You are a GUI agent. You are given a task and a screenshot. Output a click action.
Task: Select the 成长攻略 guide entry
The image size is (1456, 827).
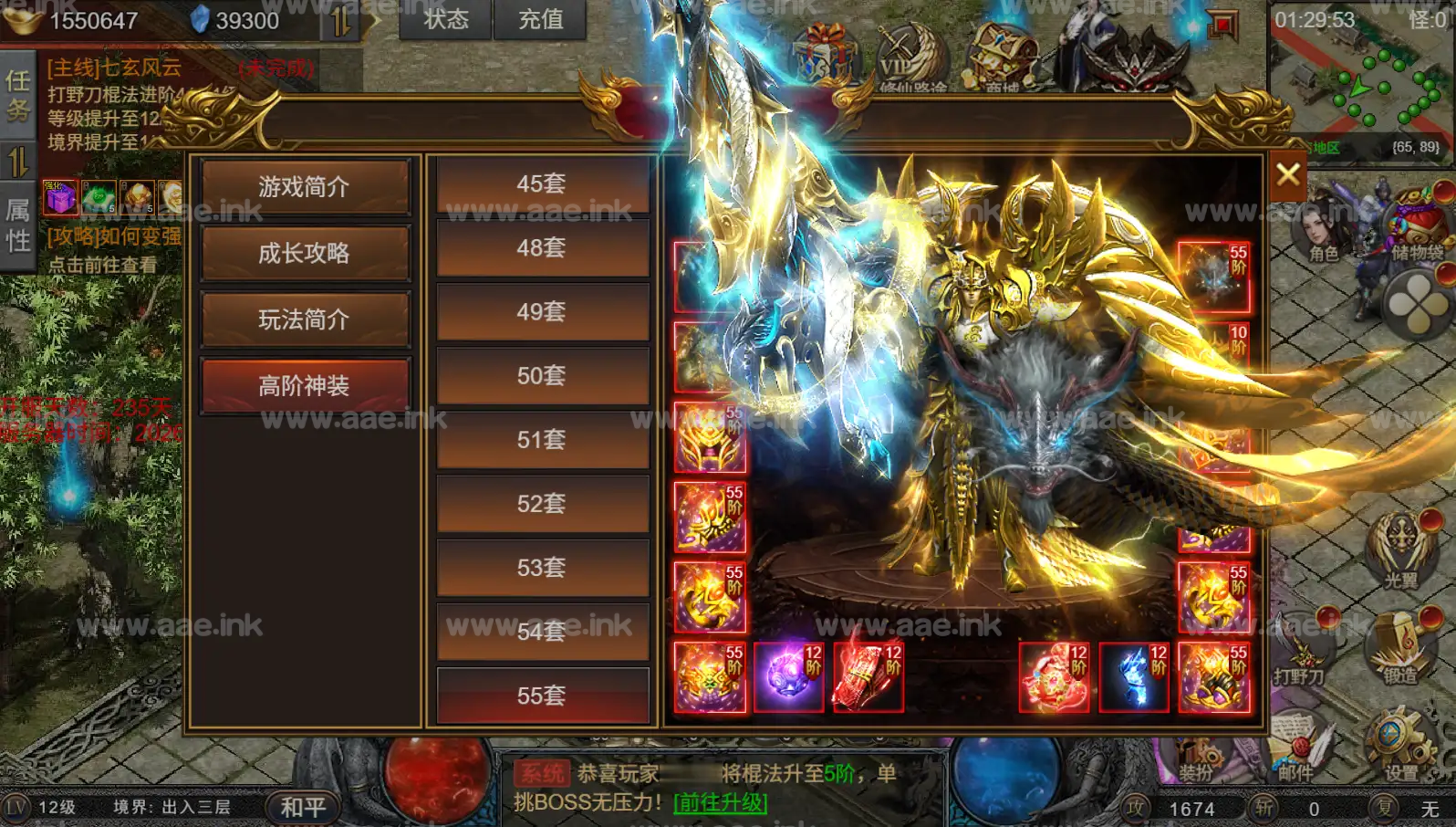coord(305,255)
